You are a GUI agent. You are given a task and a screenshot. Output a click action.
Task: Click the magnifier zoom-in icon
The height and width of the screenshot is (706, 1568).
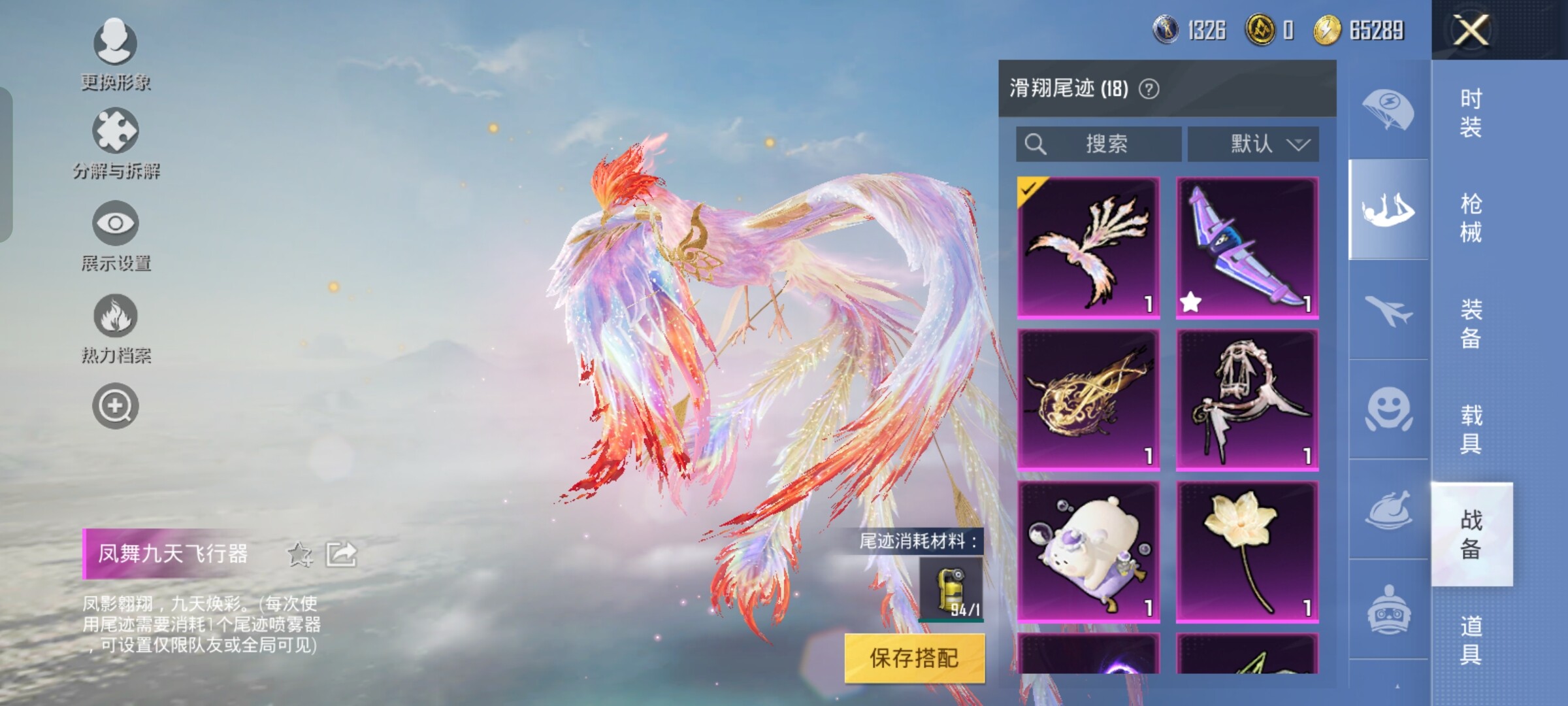click(x=115, y=406)
